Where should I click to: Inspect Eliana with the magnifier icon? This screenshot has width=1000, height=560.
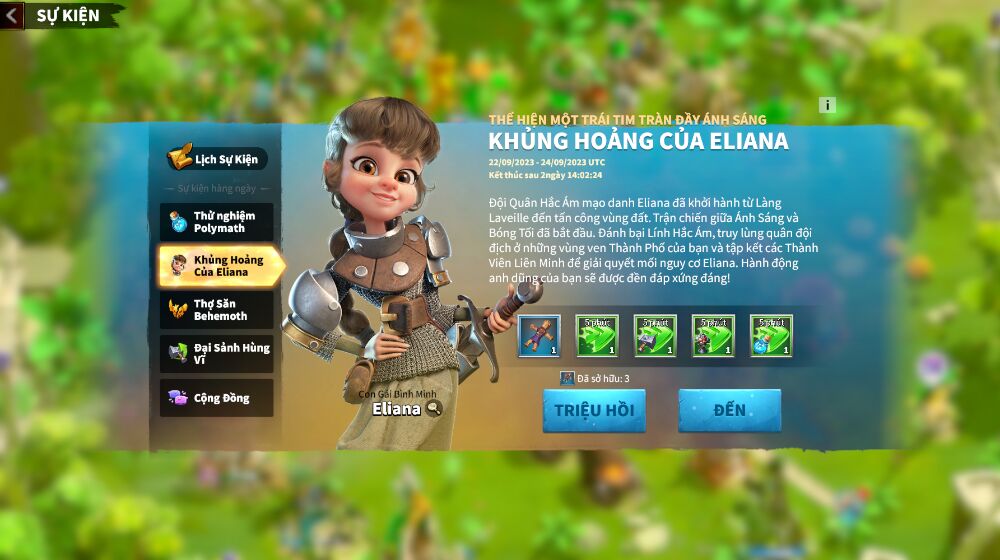click(433, 408)
